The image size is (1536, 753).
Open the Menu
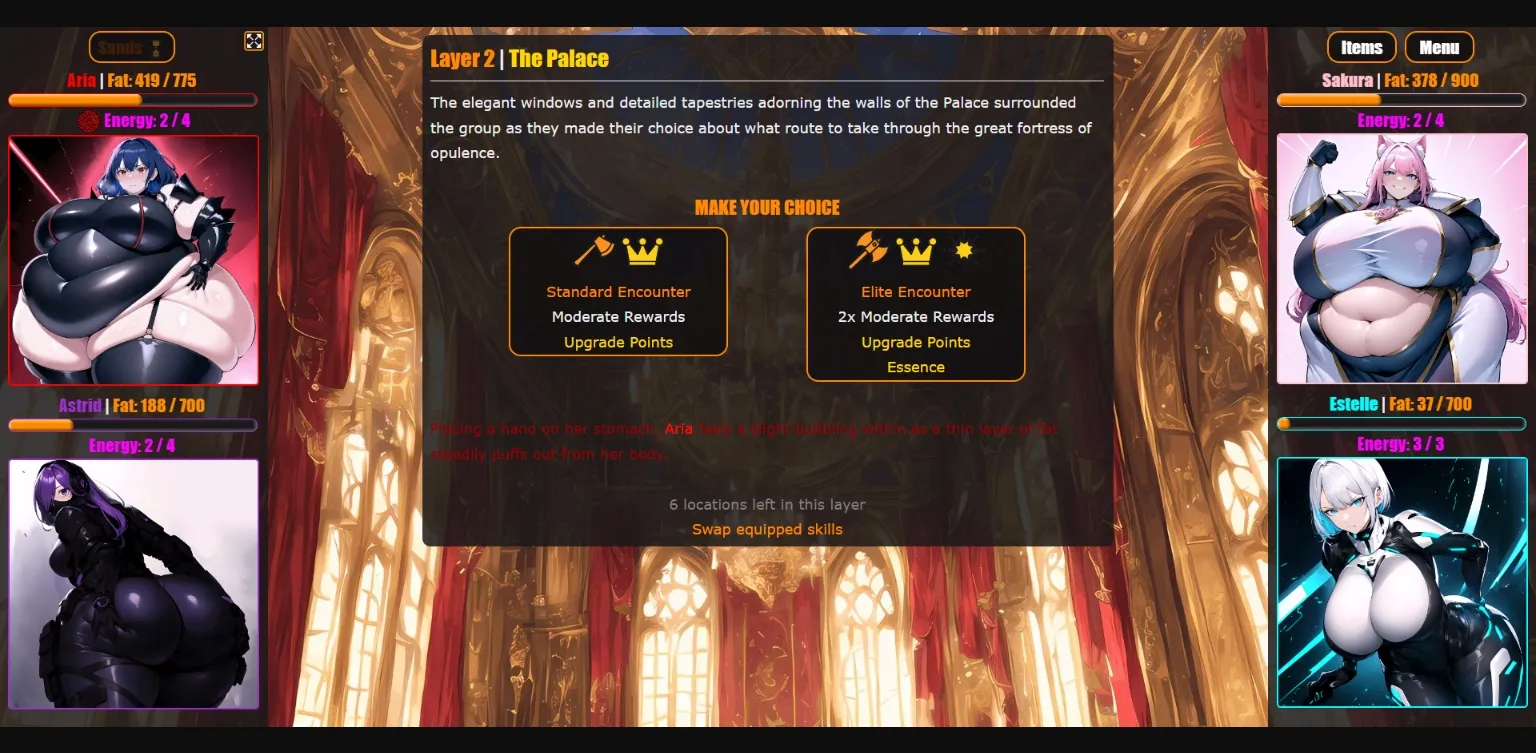1439,47
